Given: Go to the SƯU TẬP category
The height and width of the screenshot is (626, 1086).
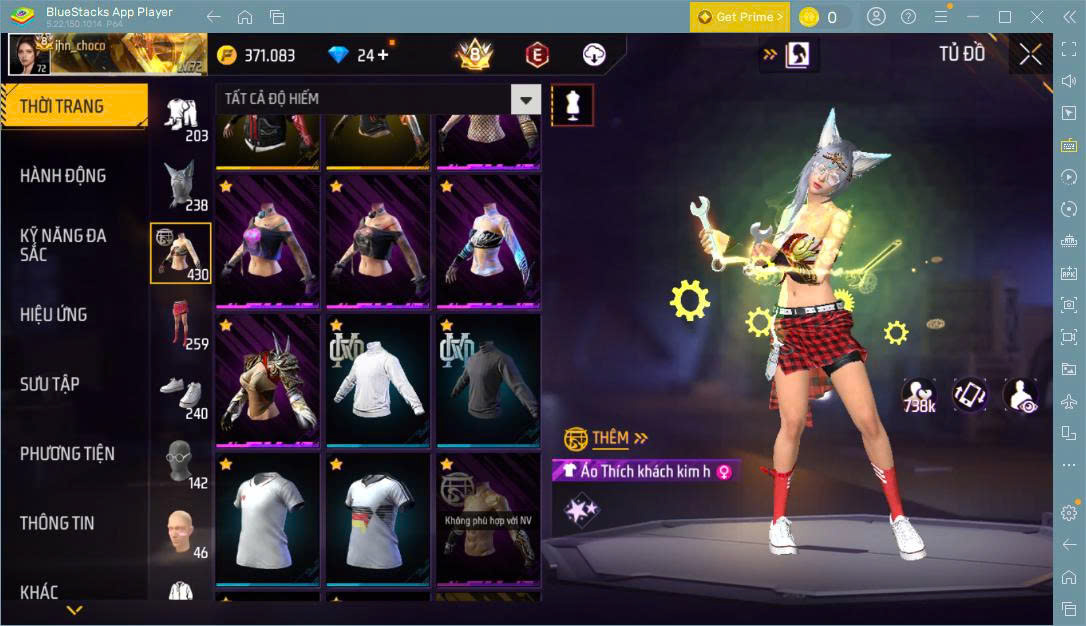Looking at the screenshot, I should point(50,384).
